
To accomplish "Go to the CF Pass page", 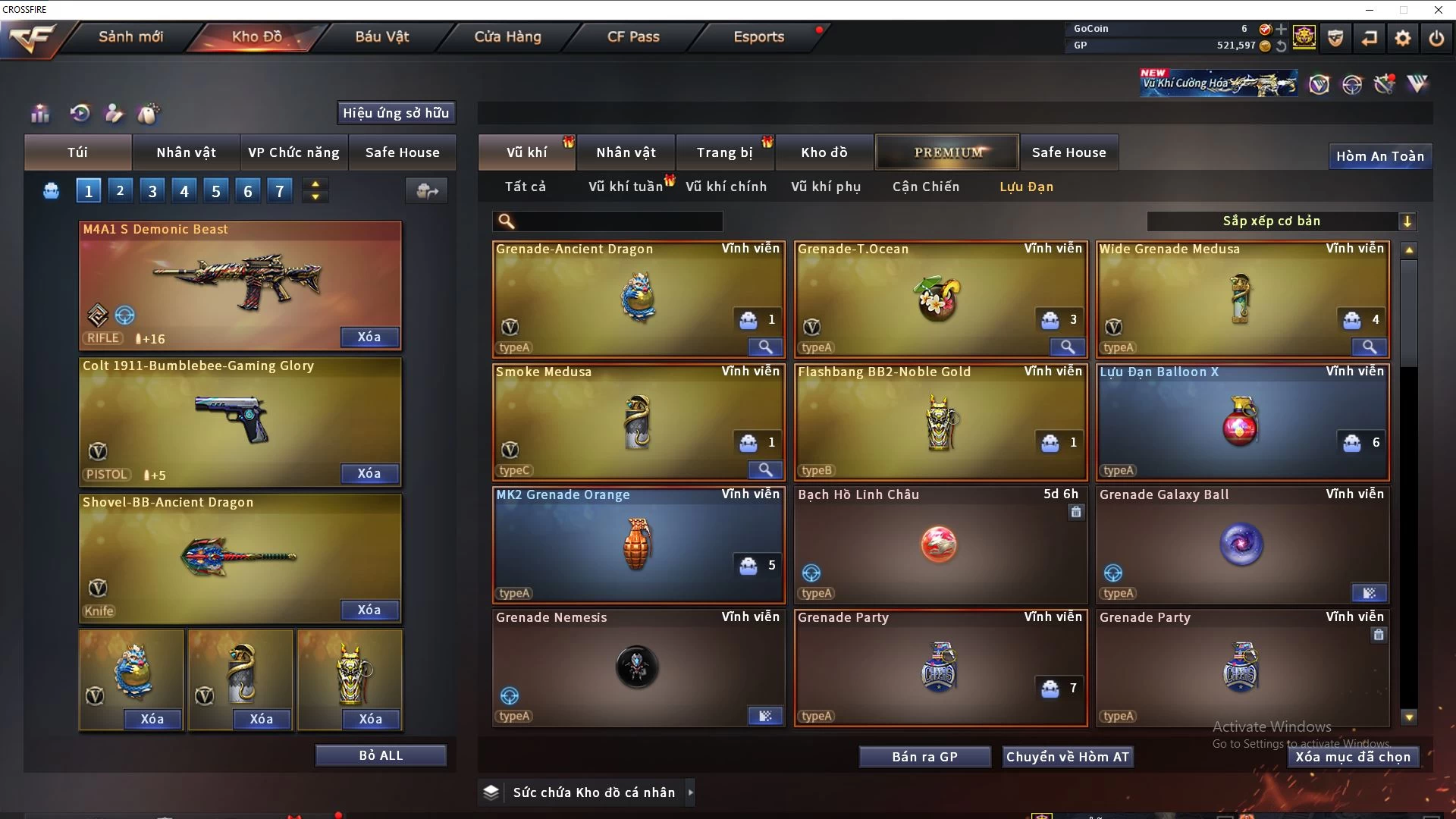I will (633, 36).
